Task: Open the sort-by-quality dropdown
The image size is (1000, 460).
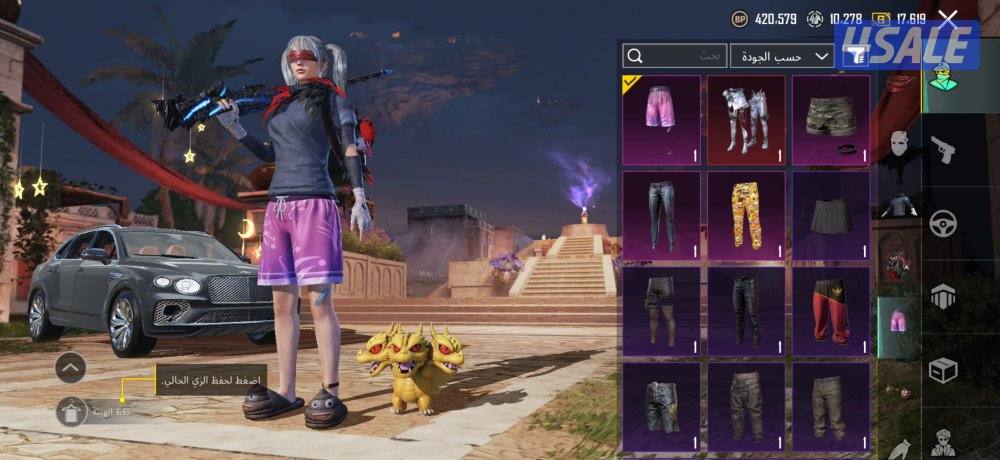Action: coord(782,56)
